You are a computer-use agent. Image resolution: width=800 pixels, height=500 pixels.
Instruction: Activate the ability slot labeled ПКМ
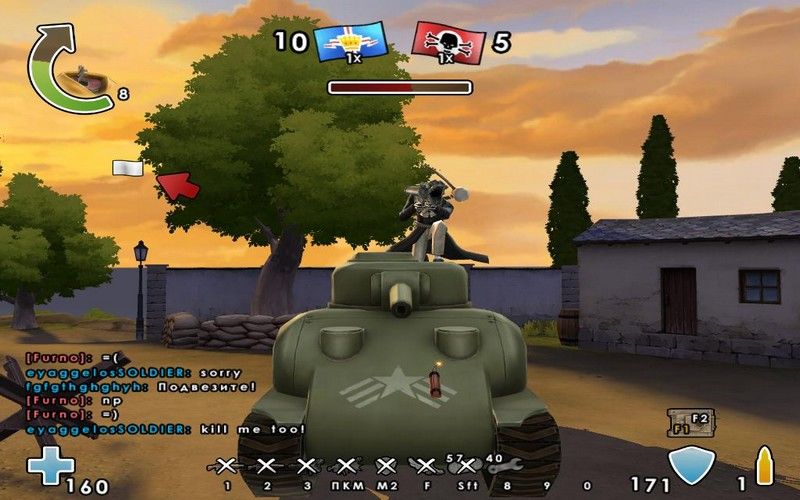[x=346, y=466]
